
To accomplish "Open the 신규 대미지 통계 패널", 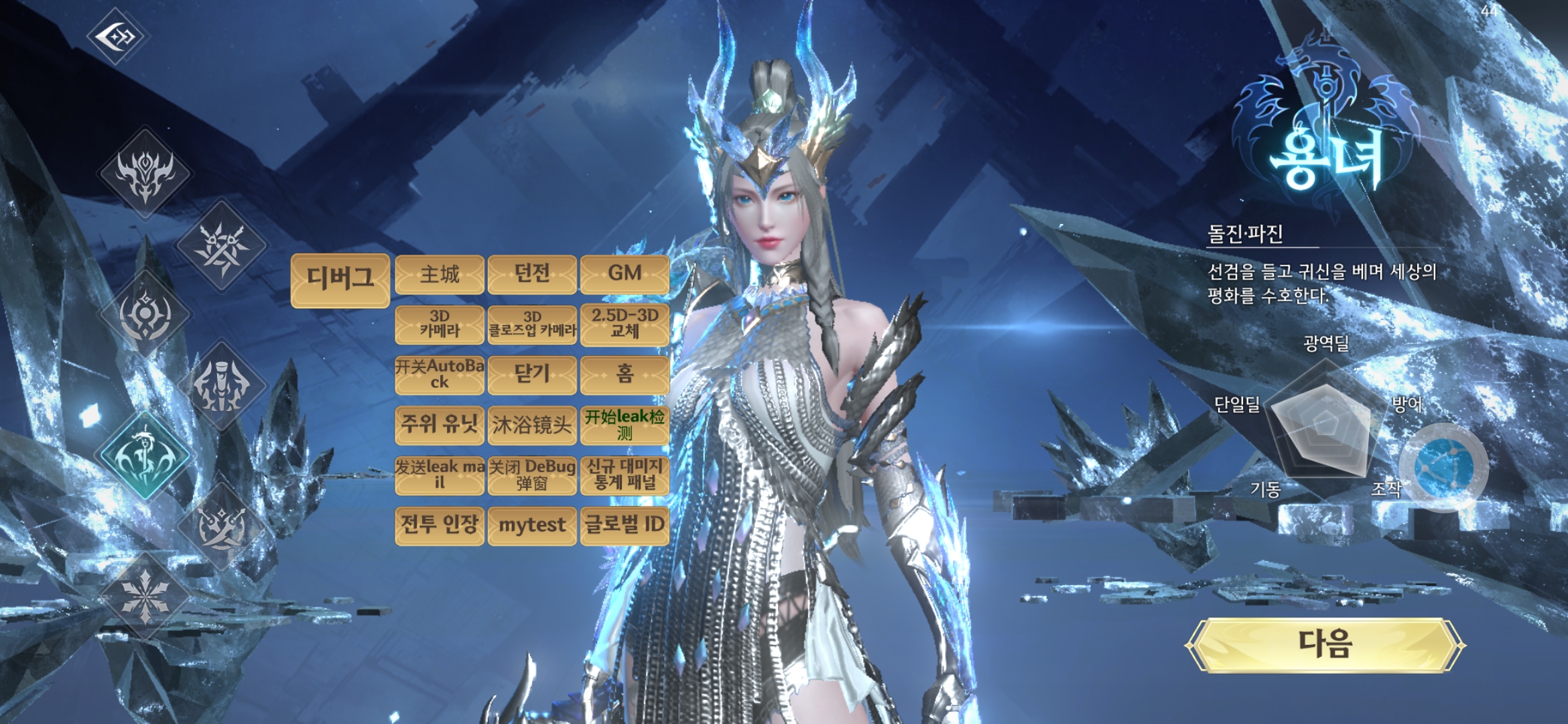I will [625, 475].
